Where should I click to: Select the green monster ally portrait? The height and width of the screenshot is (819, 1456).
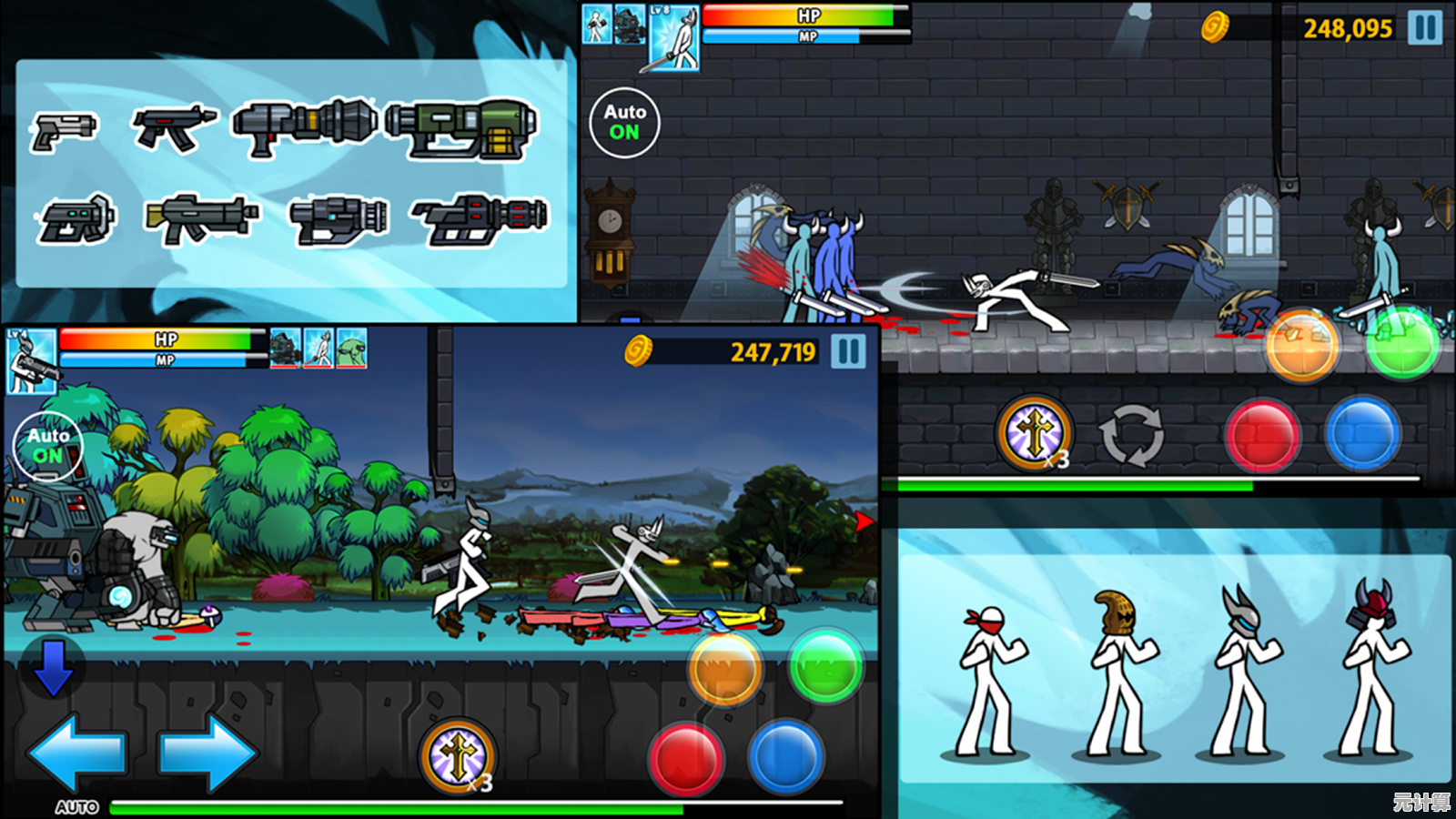(351, 348)
